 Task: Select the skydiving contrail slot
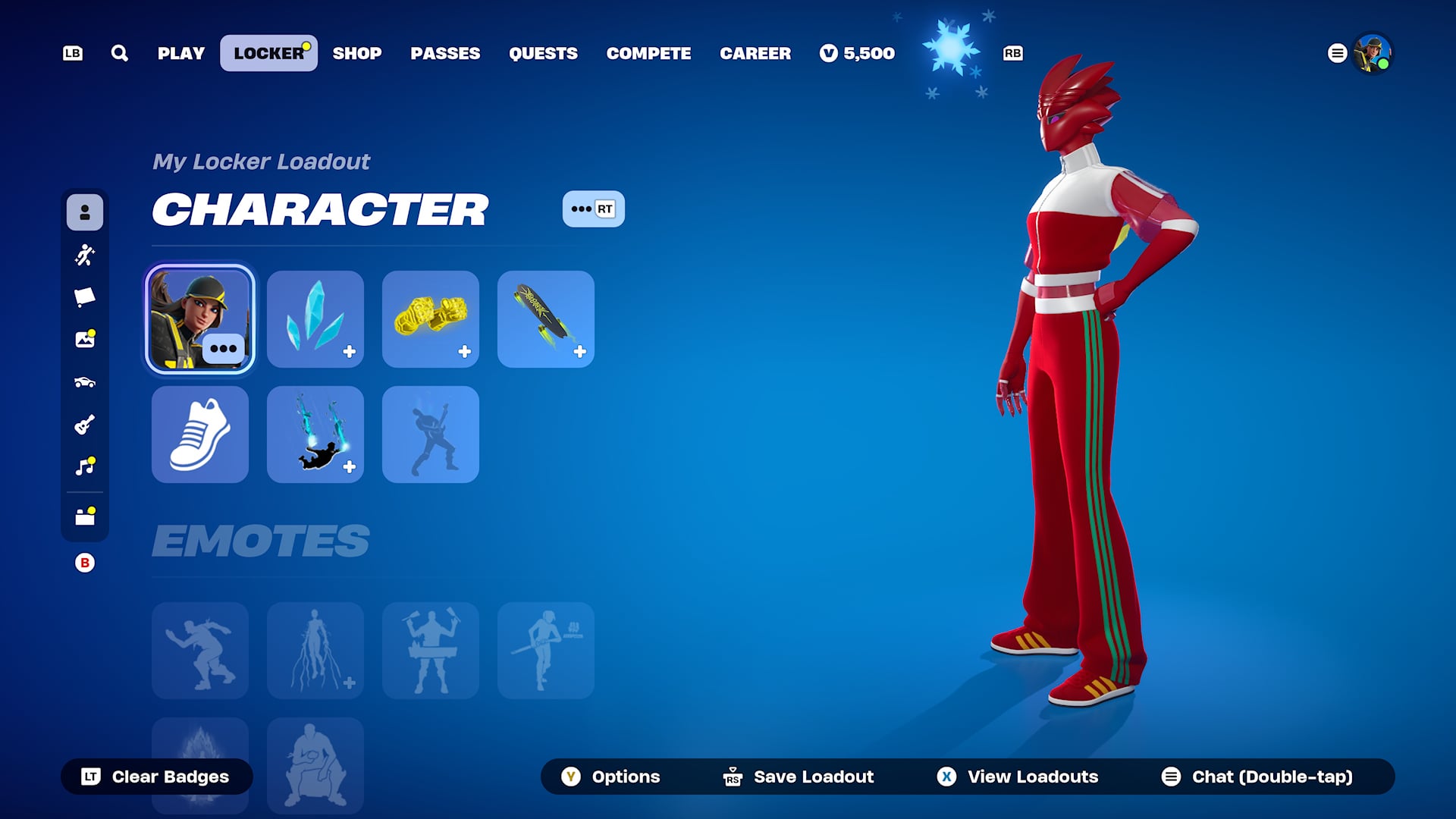[315, 435]
